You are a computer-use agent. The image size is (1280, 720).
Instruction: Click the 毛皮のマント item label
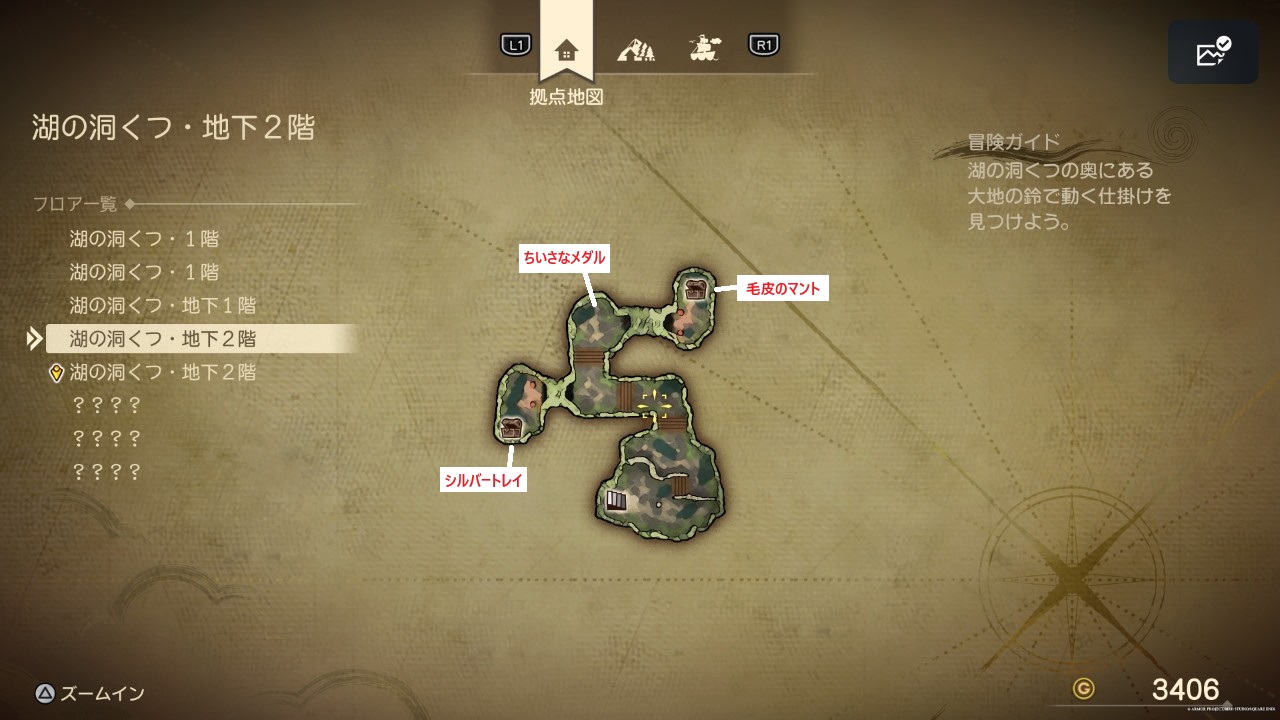783,289
